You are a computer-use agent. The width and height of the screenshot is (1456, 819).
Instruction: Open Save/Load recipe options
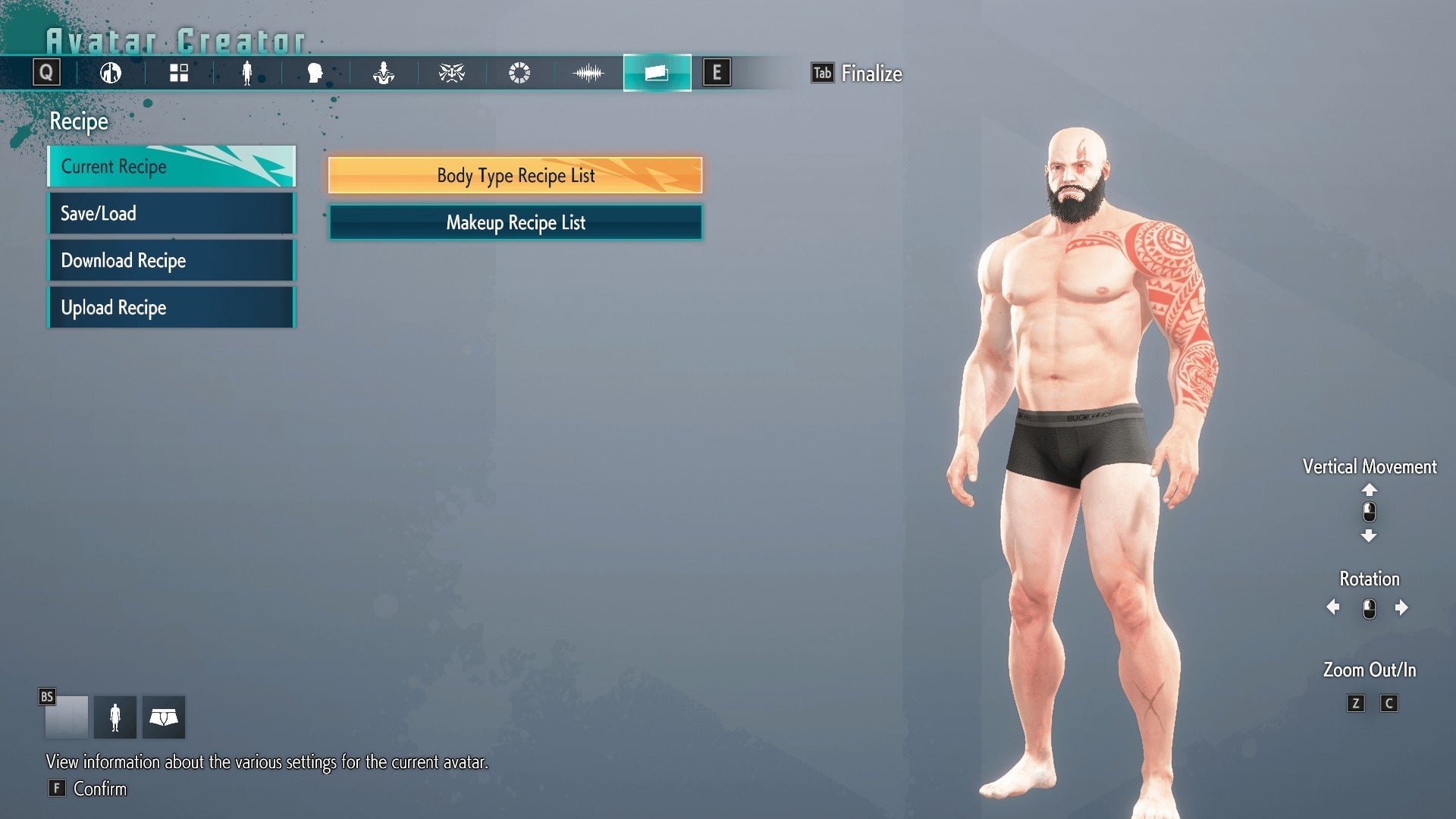(x=171, y=213)
